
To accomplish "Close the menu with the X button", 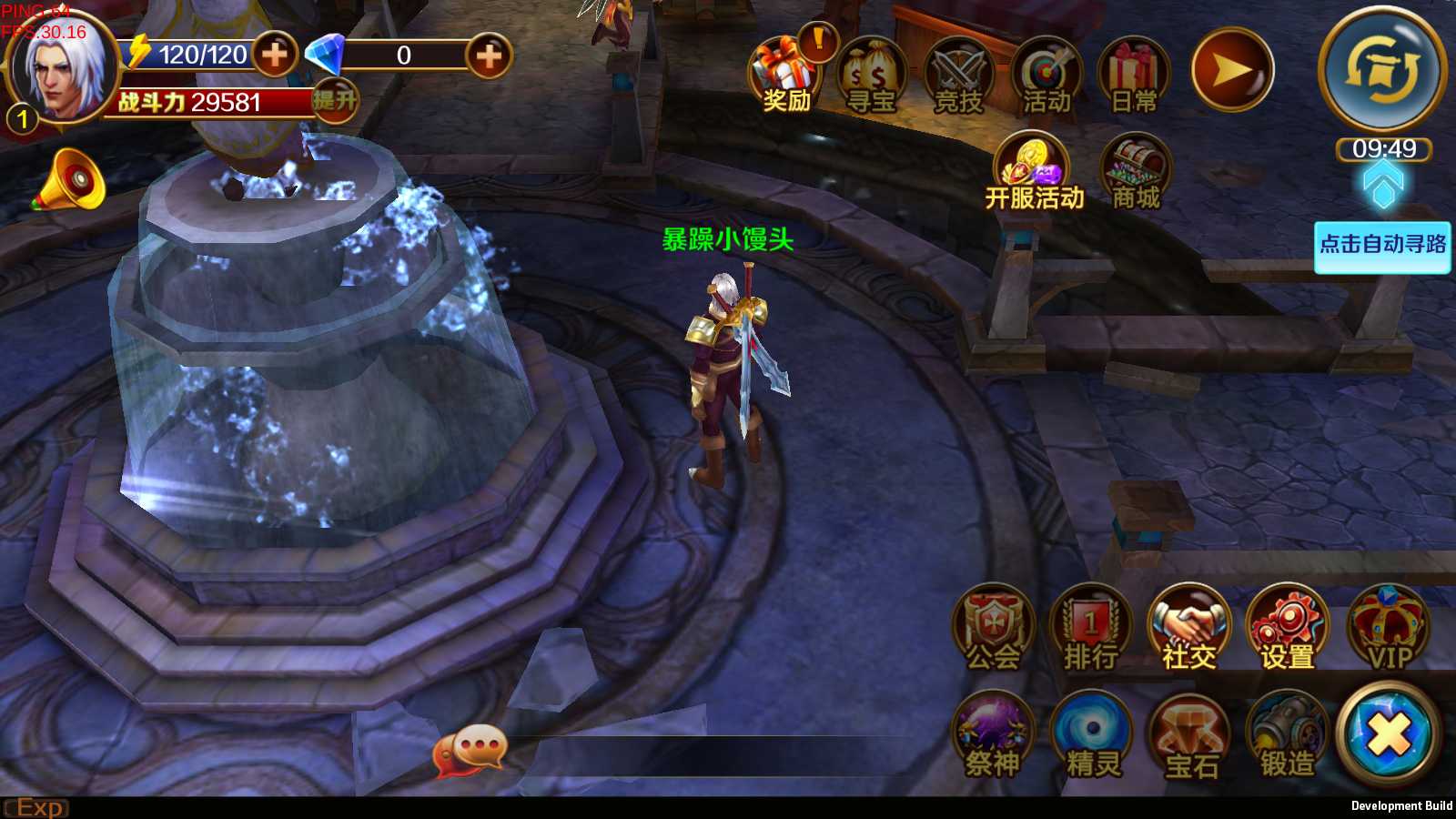I will pos(1389,733).
